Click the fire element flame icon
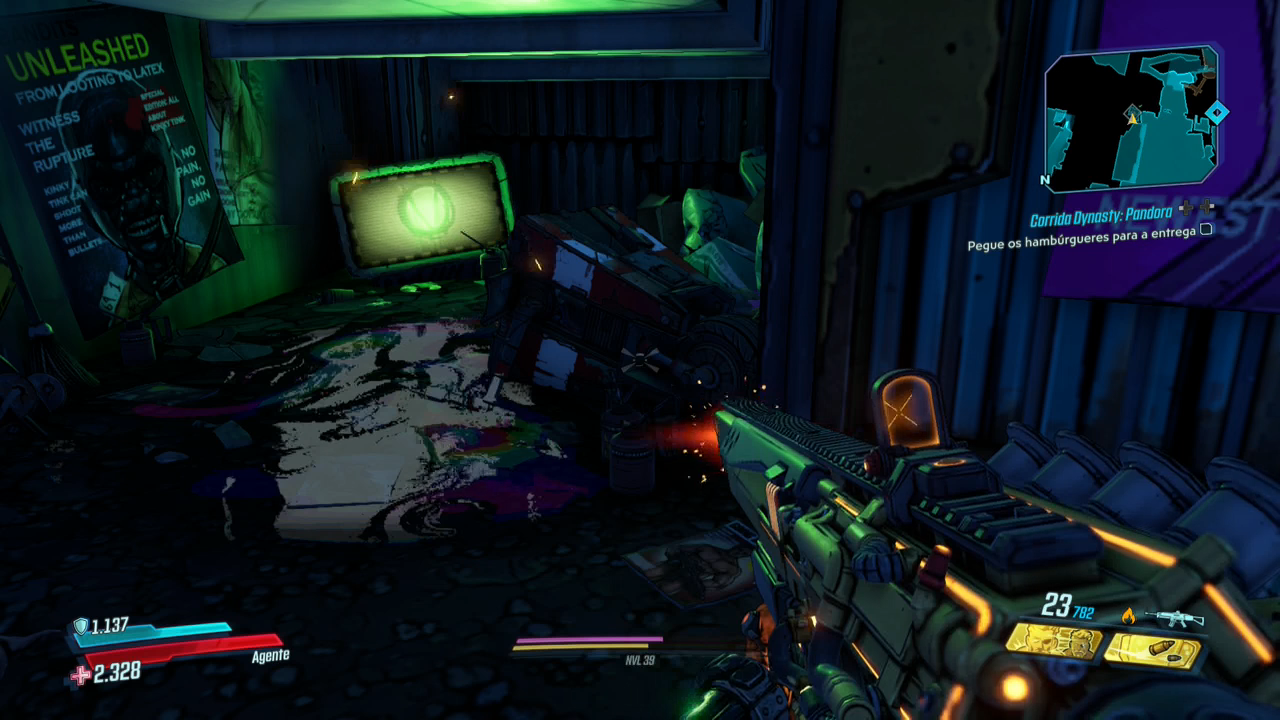Screen dimensions: 1280x720 [x=1129, y=616]
